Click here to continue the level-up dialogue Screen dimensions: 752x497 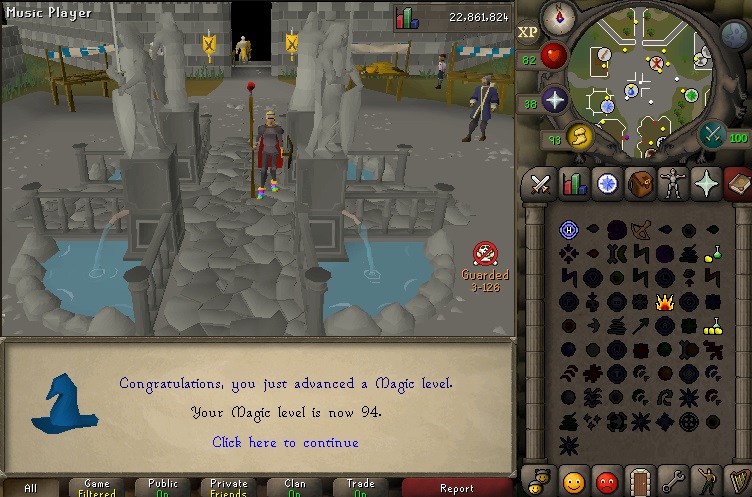click(285, 442)
